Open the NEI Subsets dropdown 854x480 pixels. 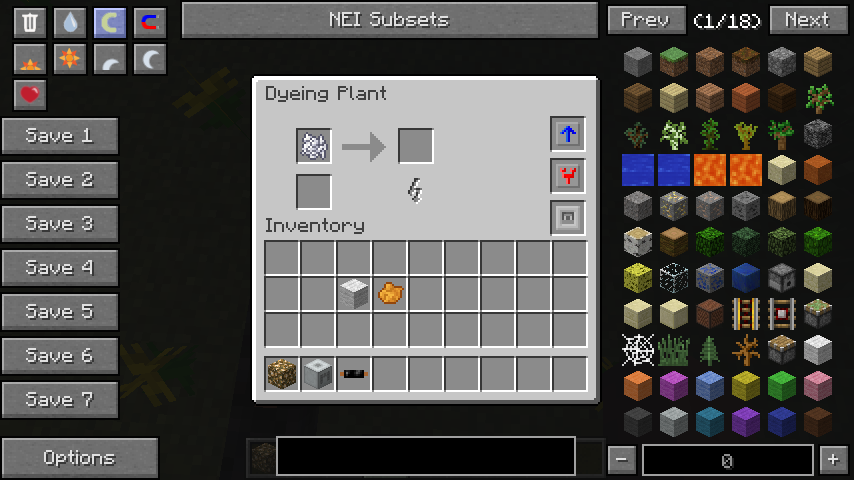point(389,20)
